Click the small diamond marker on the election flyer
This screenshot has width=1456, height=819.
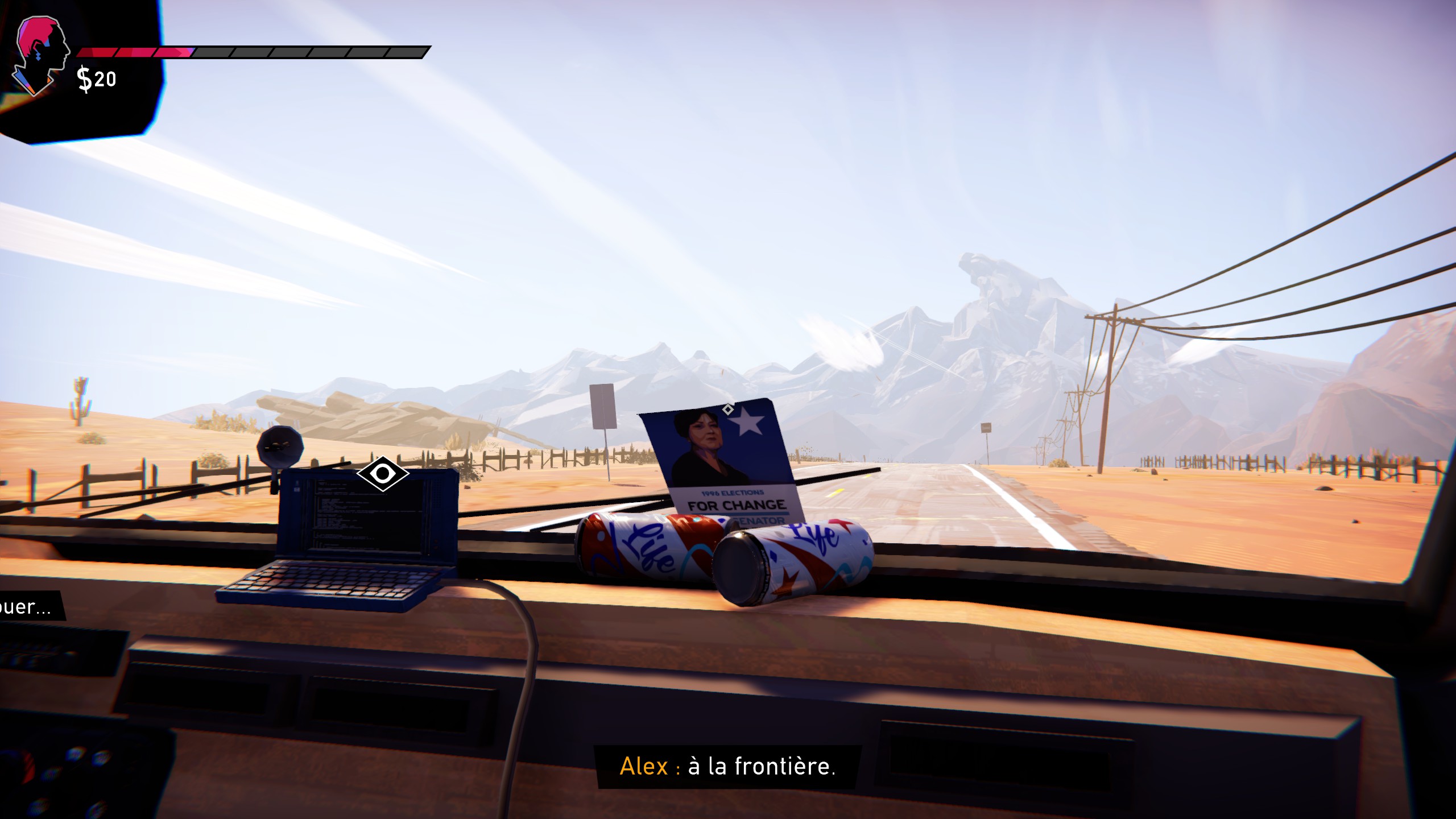point(727,409)
